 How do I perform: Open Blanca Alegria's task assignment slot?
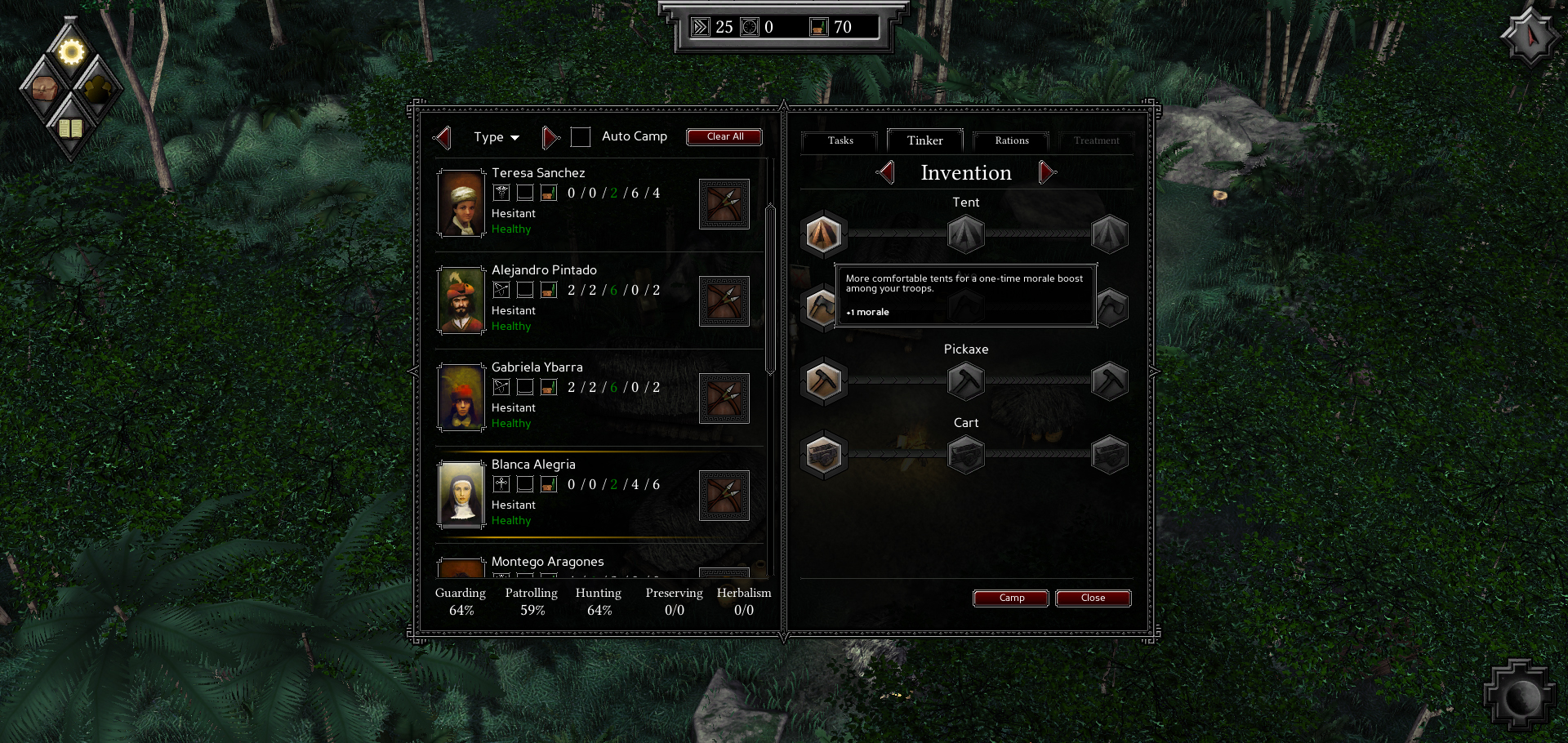724,496
